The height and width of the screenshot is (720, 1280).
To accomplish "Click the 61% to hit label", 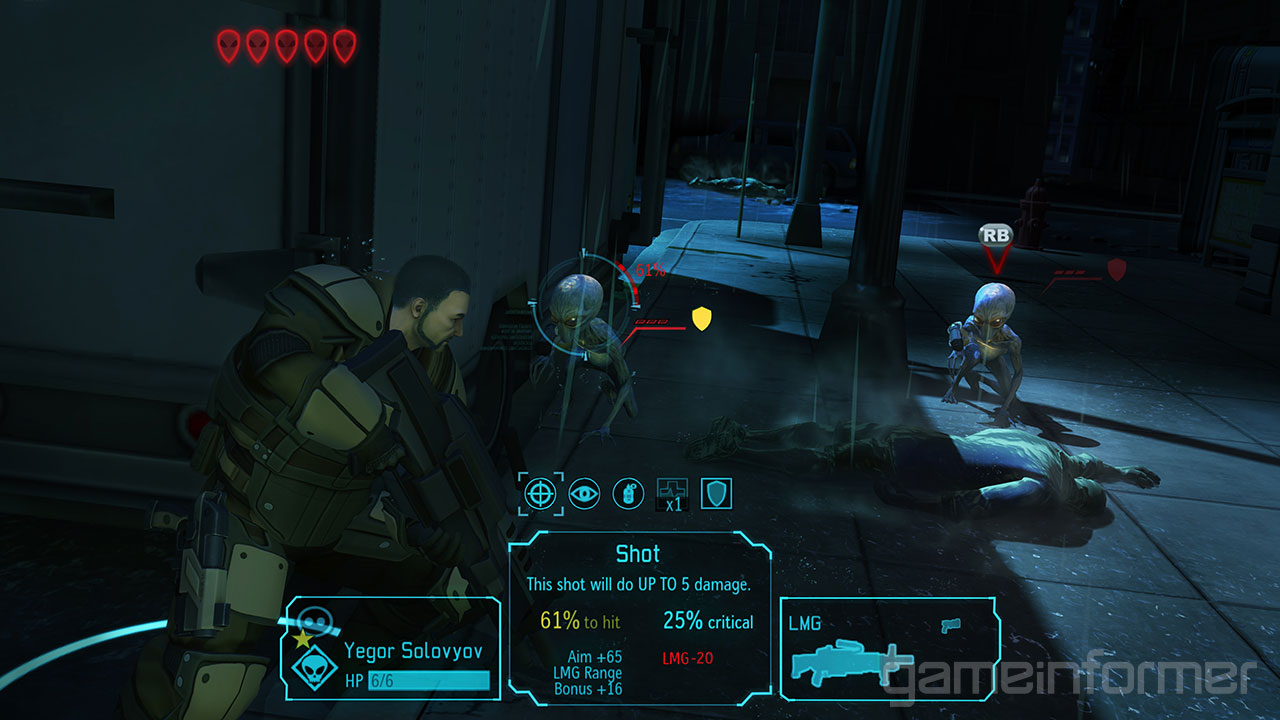I will tap(580, 619).
